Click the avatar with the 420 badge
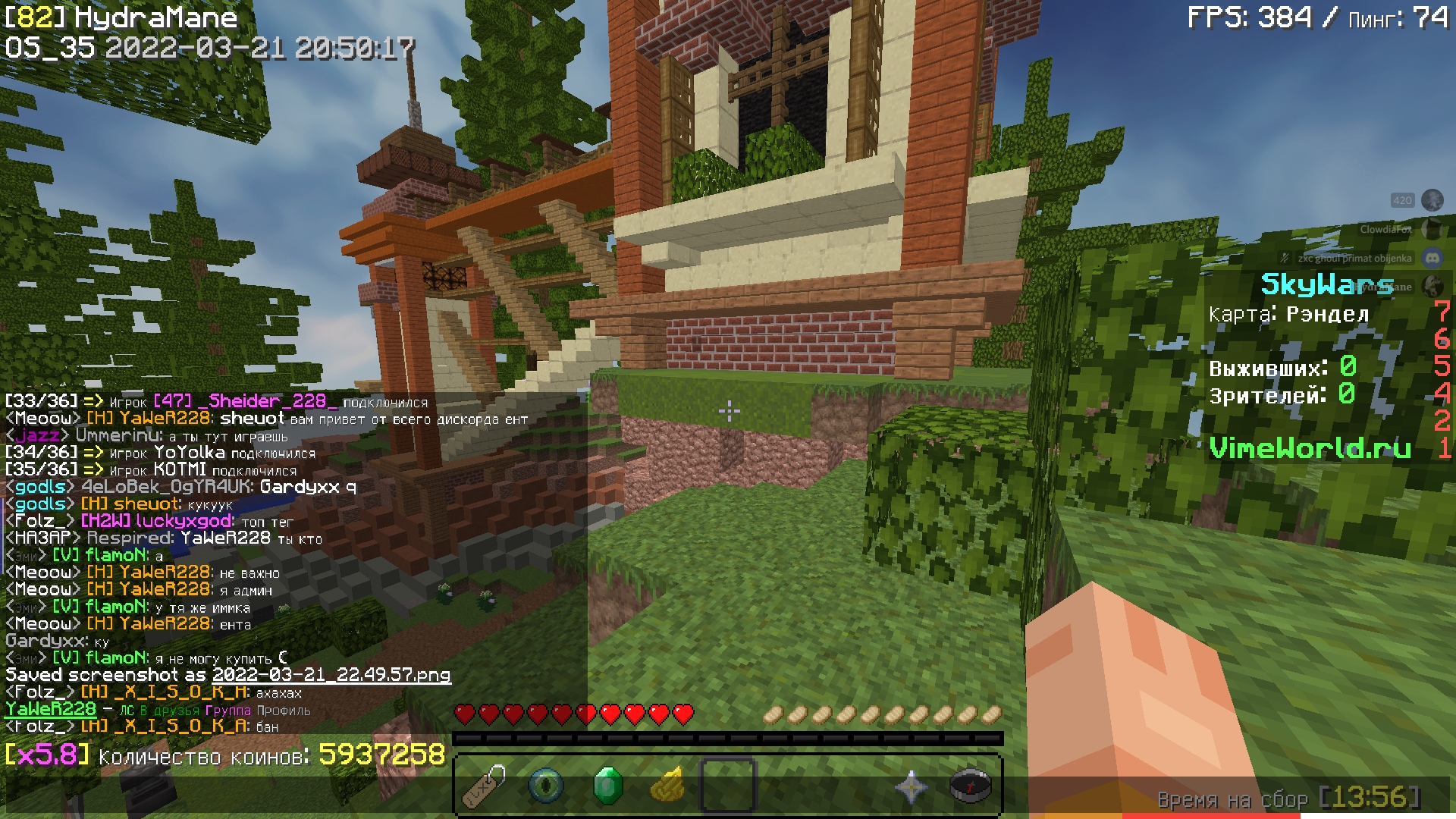 coord(1432,200)
